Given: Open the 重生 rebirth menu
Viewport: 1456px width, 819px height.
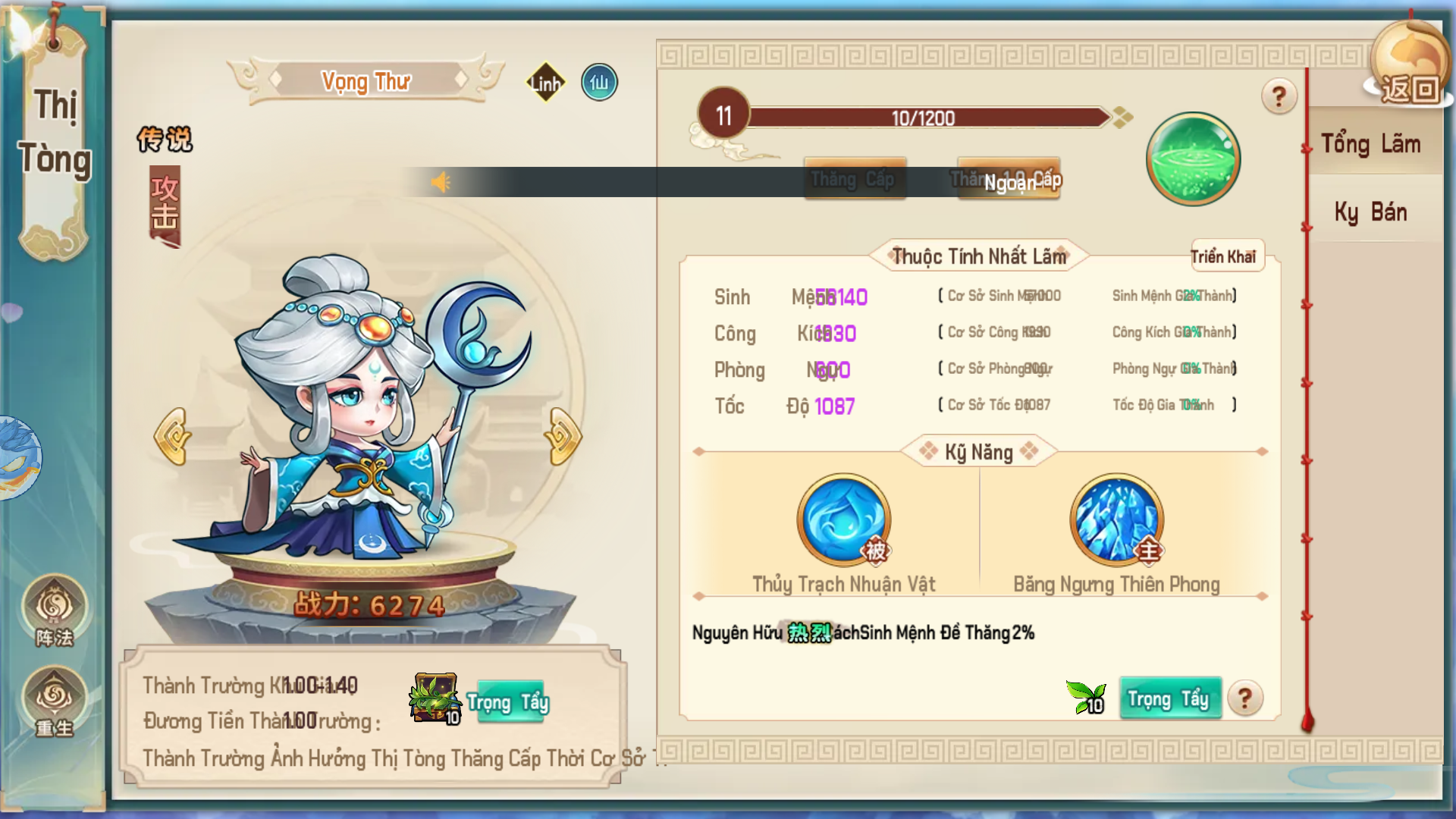Looking at the screenshot, I should tap(55, 701).
